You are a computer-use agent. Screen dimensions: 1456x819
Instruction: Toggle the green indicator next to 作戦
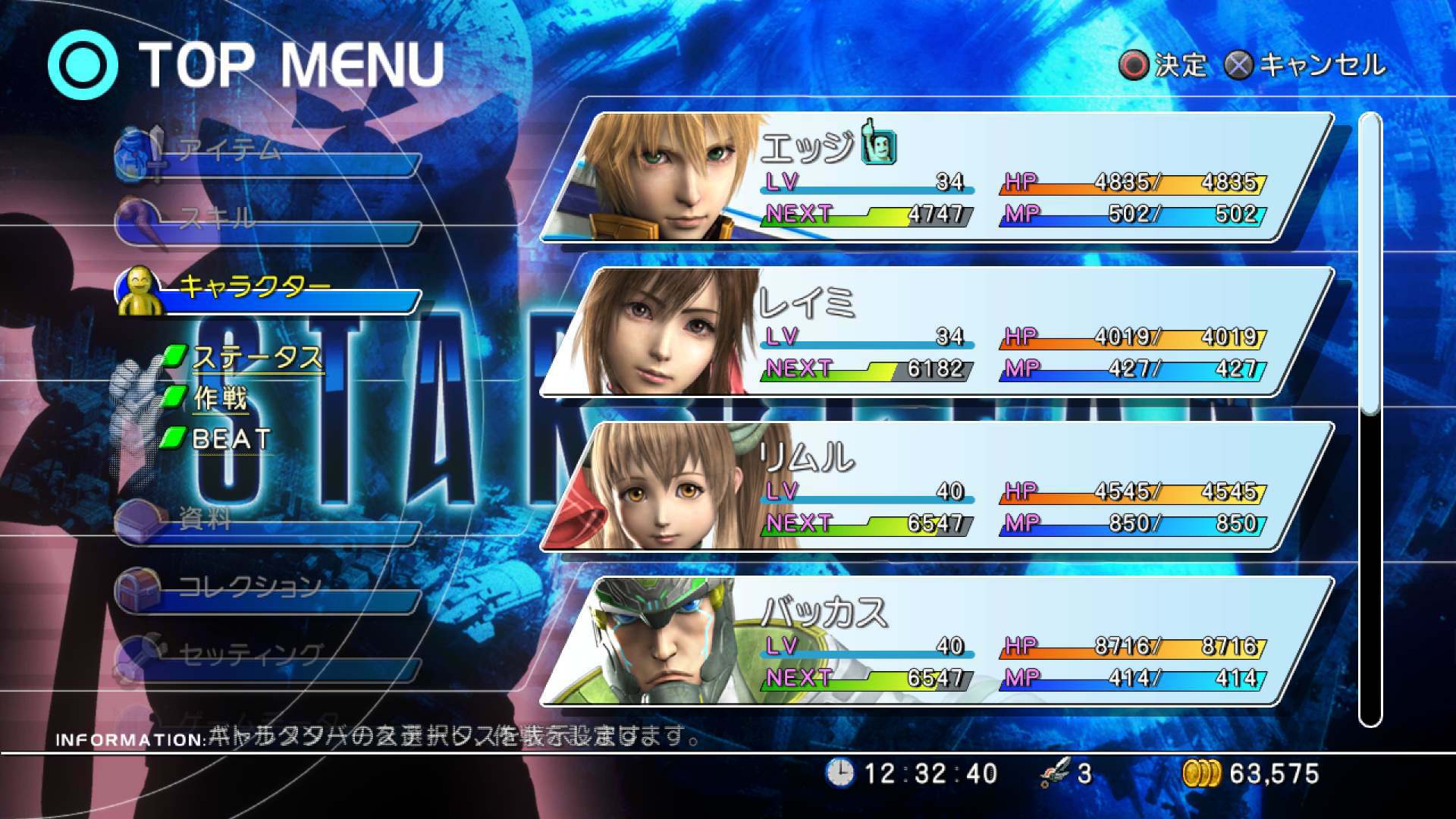coord(175,397)
